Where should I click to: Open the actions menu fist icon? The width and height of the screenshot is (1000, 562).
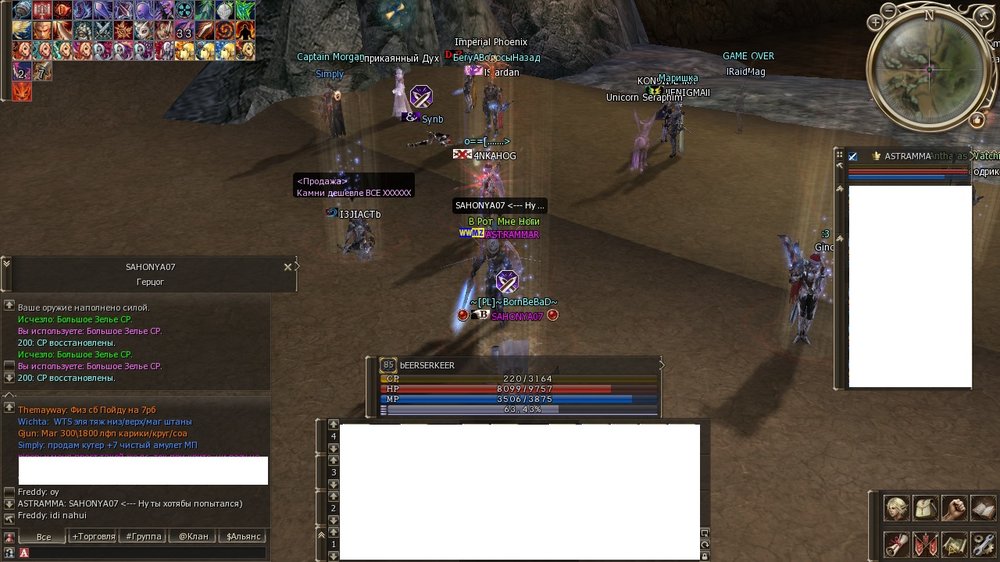click(955, 510)
